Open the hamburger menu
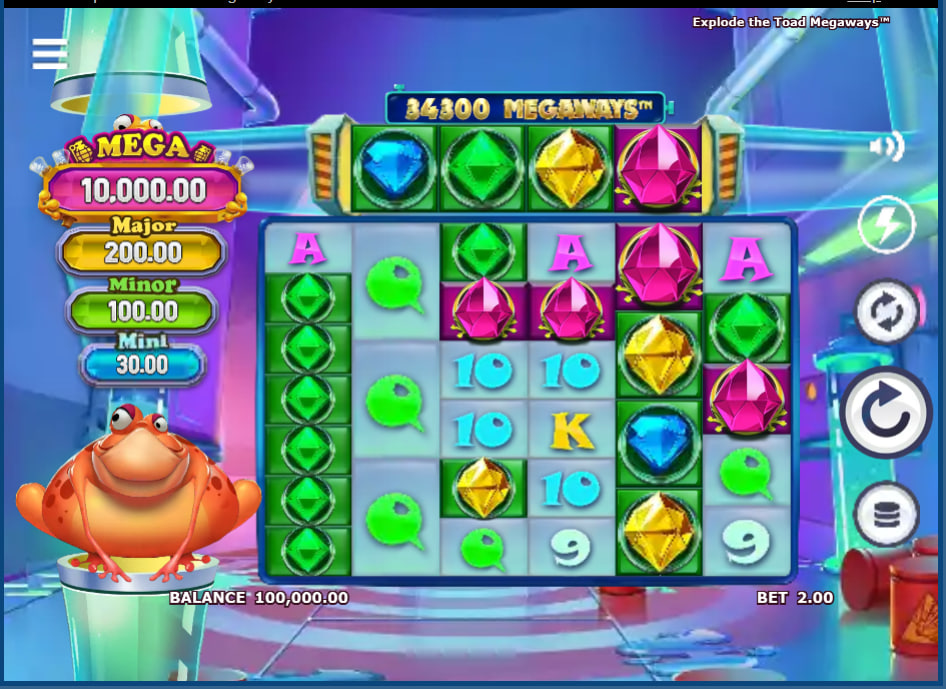 (x=50, y=54)
